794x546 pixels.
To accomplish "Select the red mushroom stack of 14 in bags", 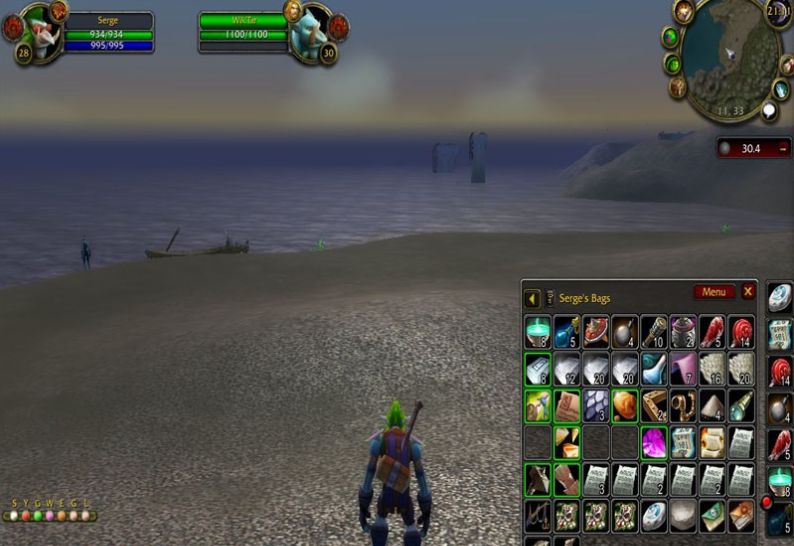I will (741, 332).
